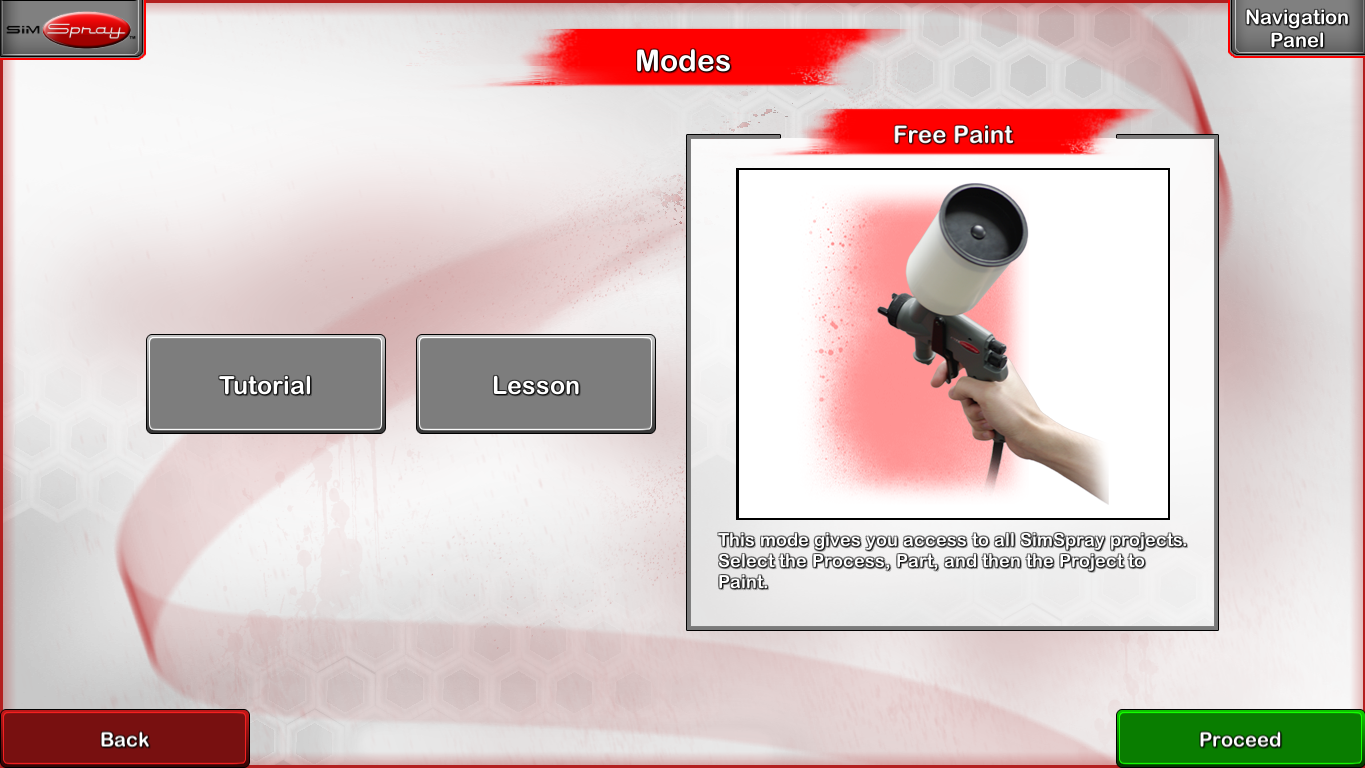Confirm mode selection with Proceed
Image resolution: width=1365 pixels, height=768 pixels.
click(1240, 738)
